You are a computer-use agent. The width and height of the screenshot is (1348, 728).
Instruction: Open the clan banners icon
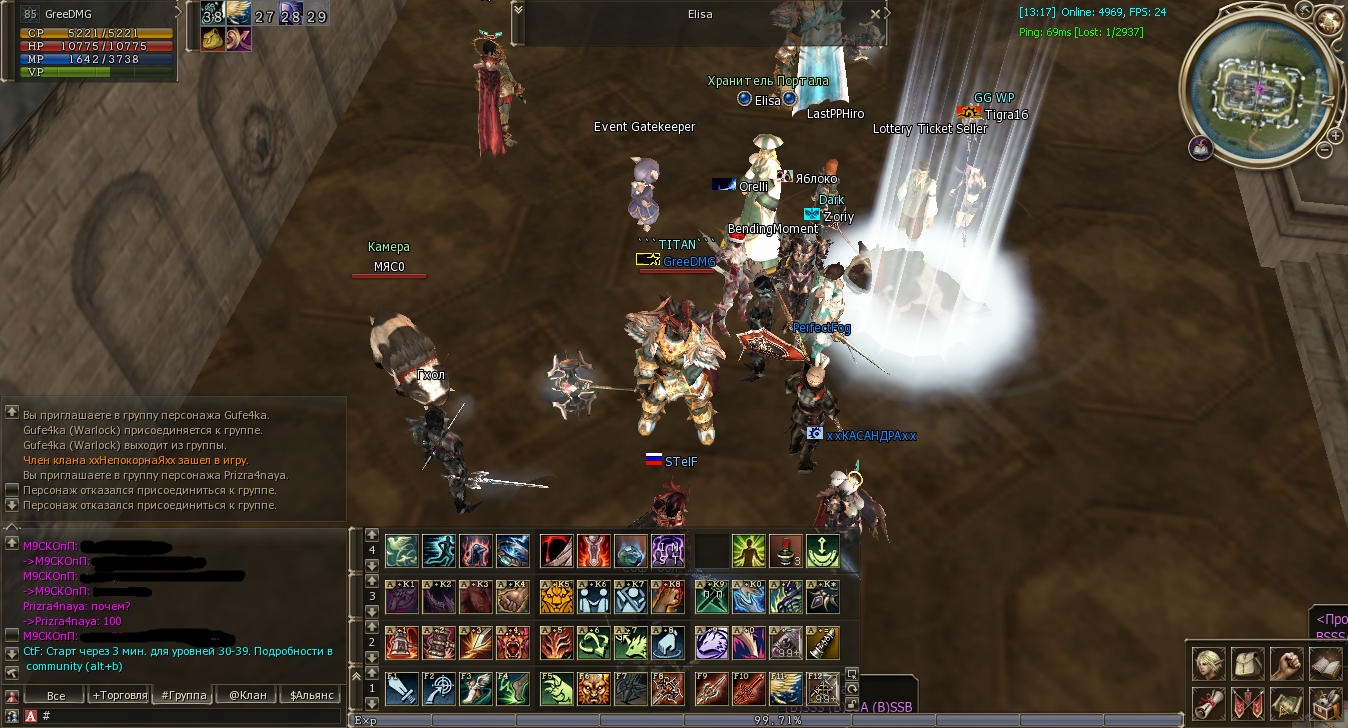pos(1247,703)
